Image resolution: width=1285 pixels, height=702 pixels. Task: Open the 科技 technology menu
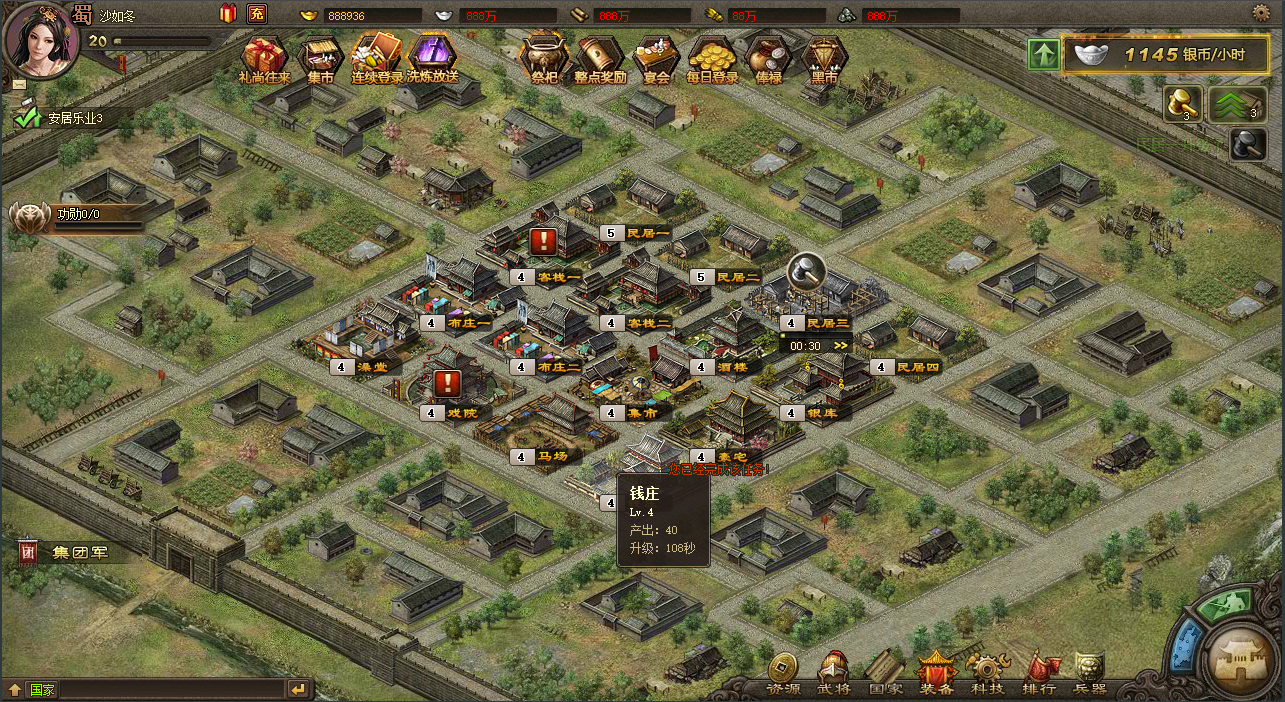pyautogui.click(x=987, y=673)
